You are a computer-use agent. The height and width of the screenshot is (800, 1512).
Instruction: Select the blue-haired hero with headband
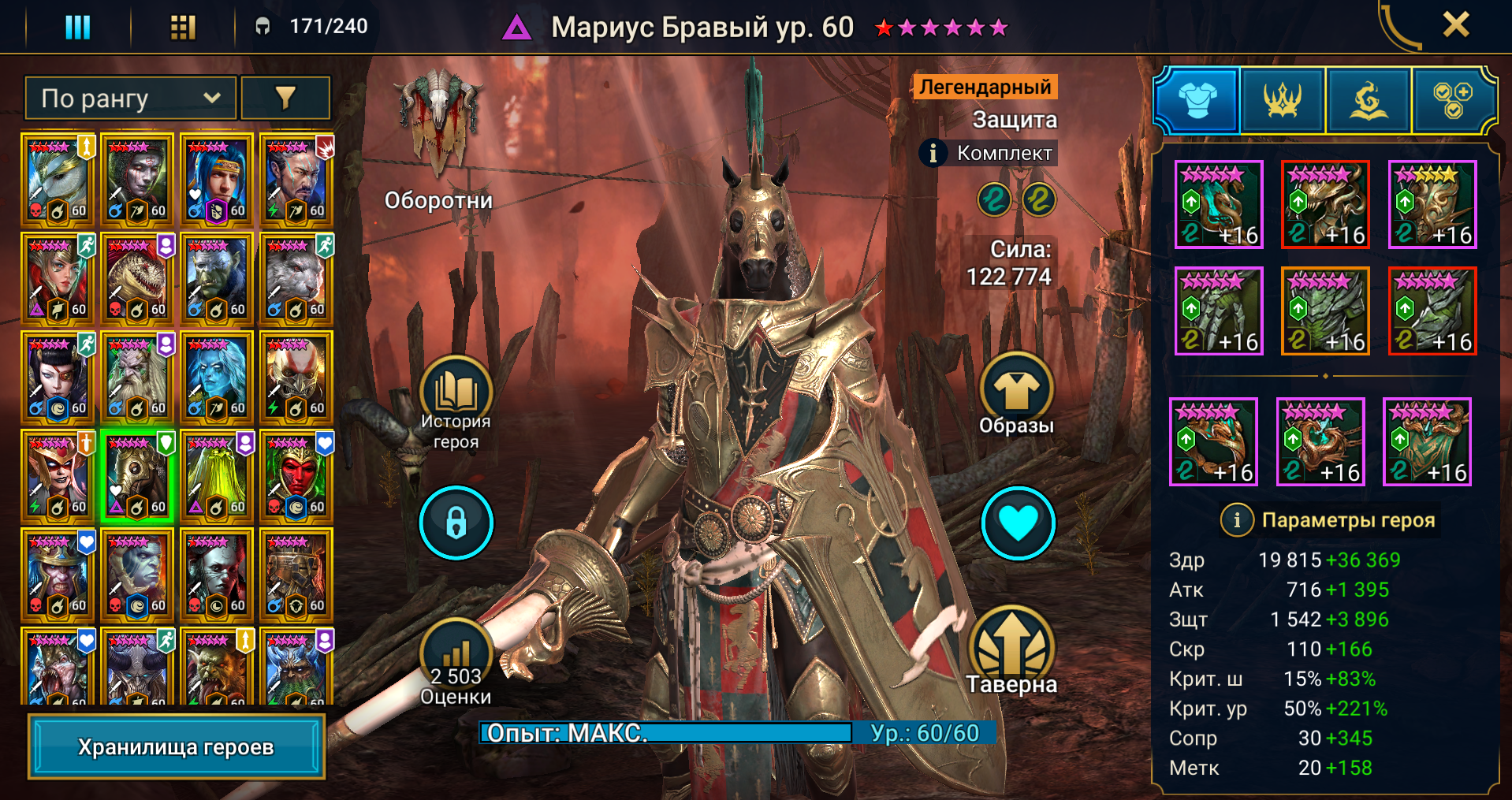click(x=217, y=180)
